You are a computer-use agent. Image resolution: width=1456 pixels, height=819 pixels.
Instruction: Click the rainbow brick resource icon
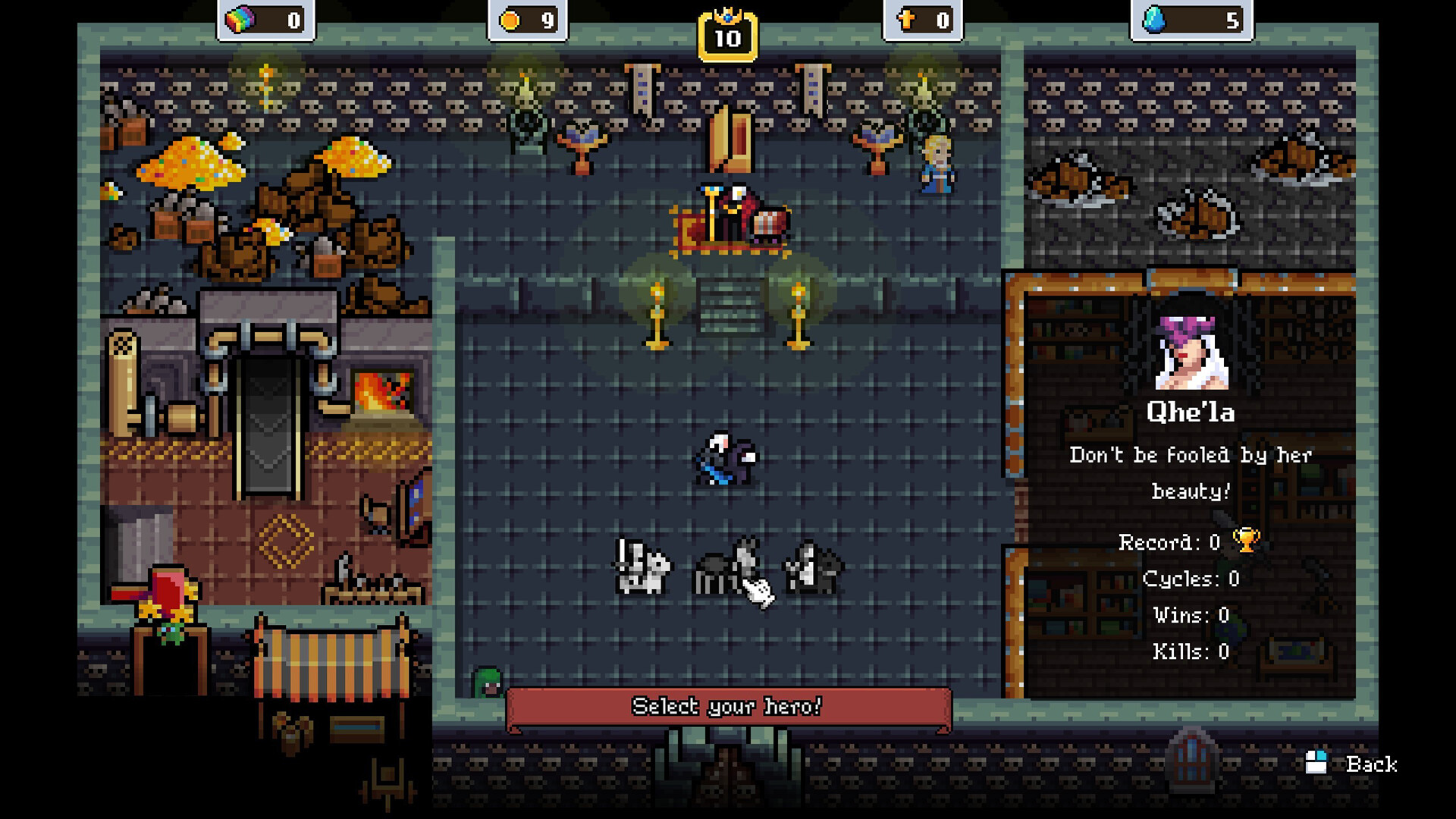[239, 18]
